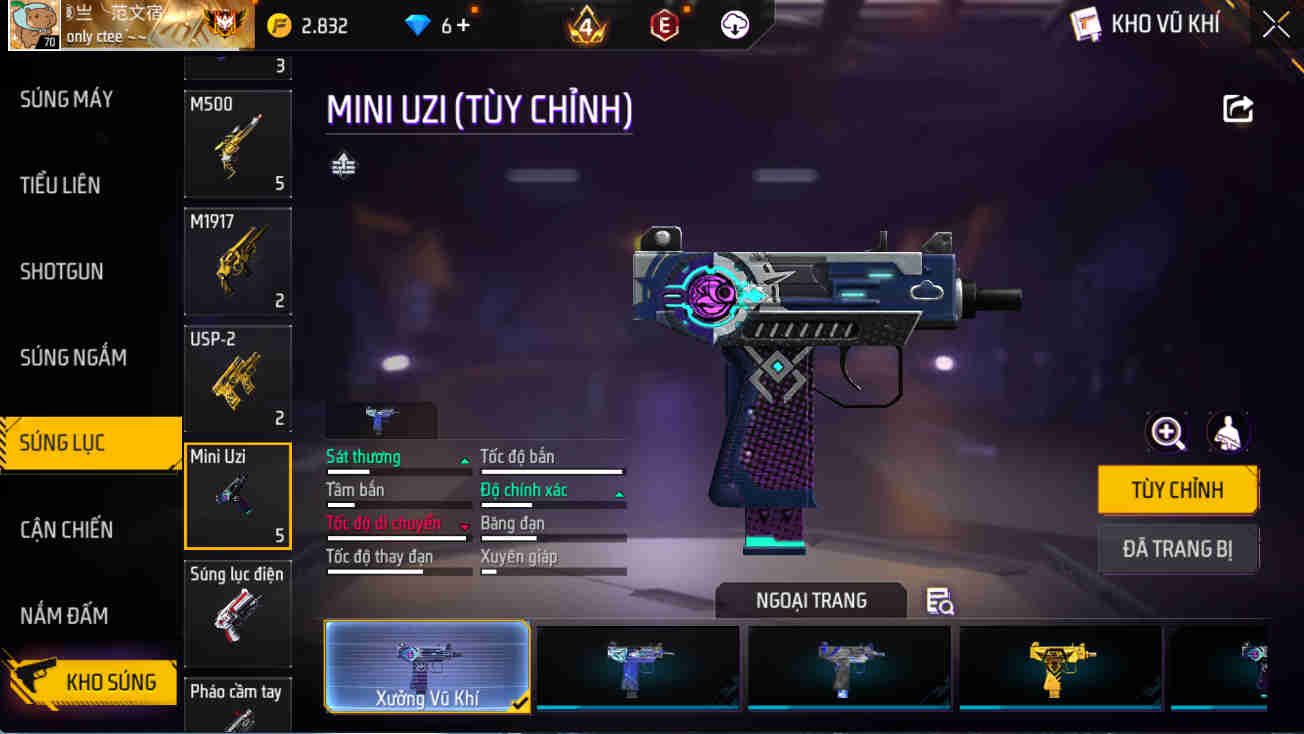Open the character preview icon
The image size is (1304, 734).
[1228, 432]
